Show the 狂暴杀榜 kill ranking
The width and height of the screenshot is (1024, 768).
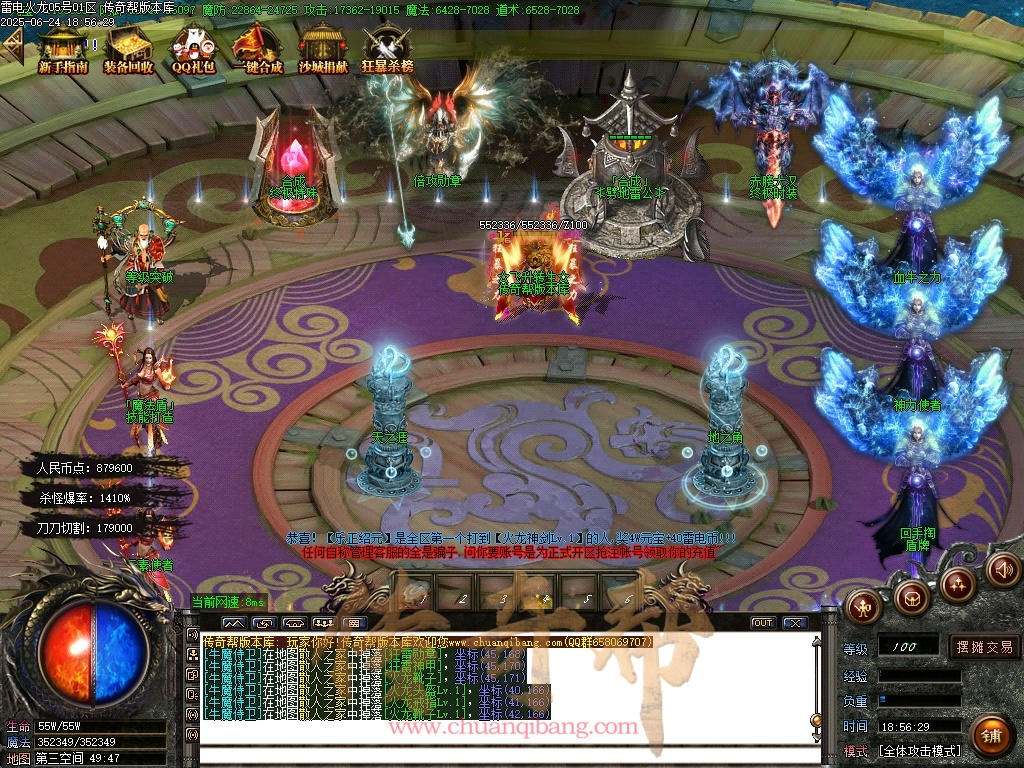click(387, 48)
